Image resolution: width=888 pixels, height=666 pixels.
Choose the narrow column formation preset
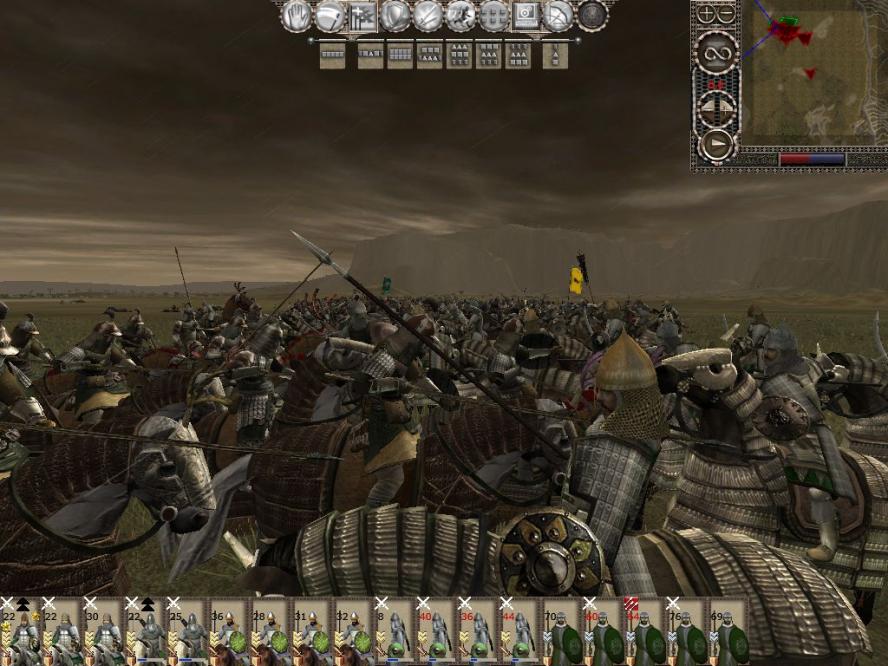click(x=555, y=55)
